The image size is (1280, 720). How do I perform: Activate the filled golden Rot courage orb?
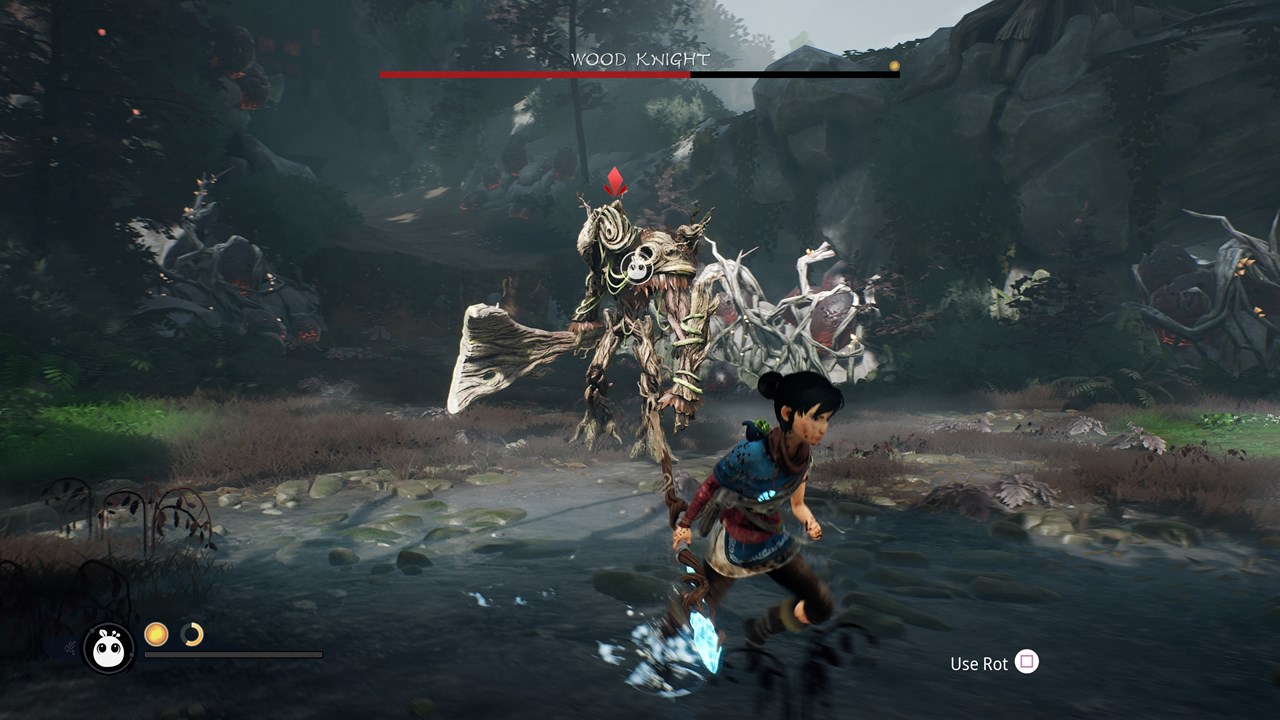[156, 633]
